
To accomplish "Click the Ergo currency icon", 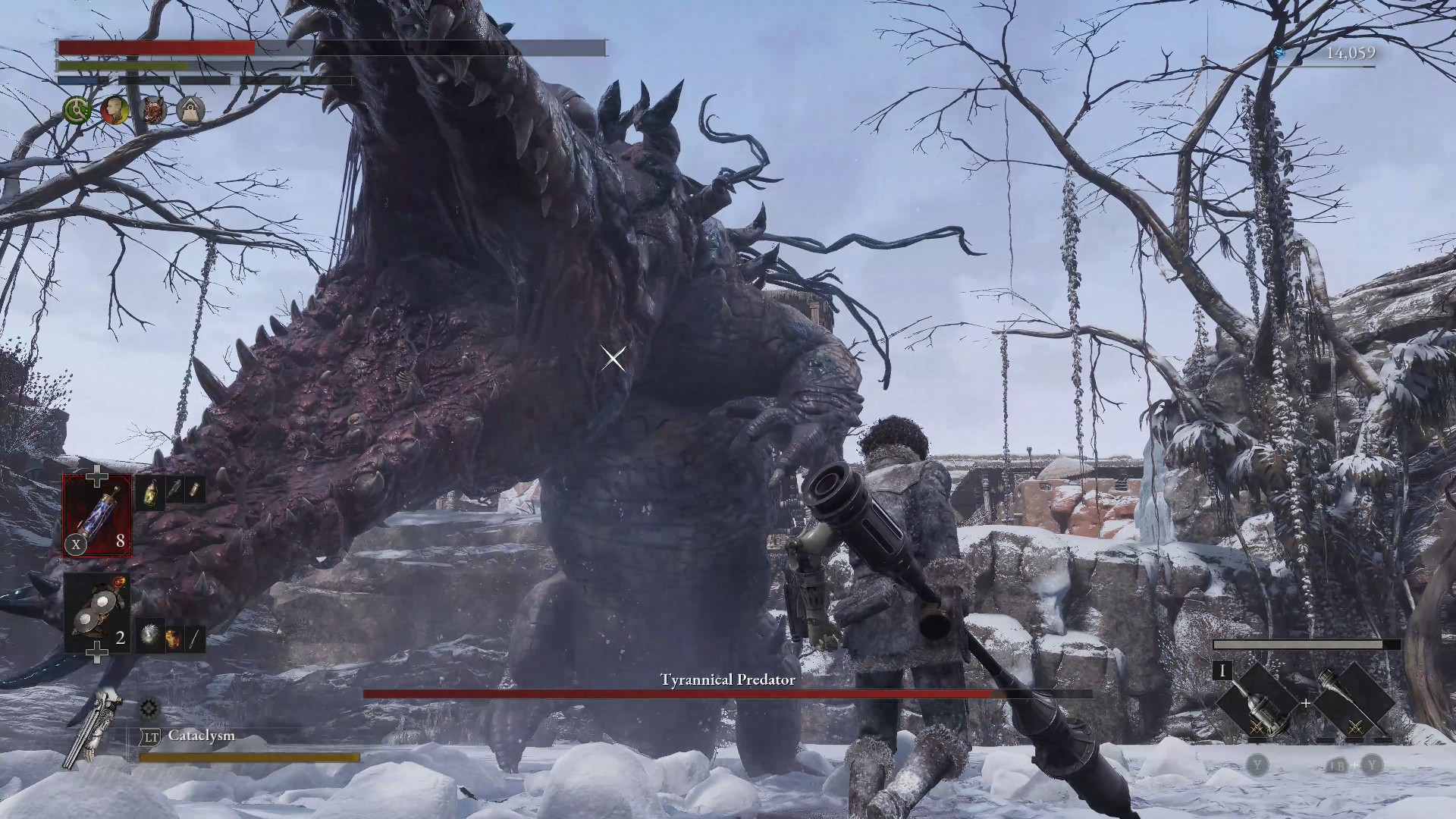I will [1279, 53].
